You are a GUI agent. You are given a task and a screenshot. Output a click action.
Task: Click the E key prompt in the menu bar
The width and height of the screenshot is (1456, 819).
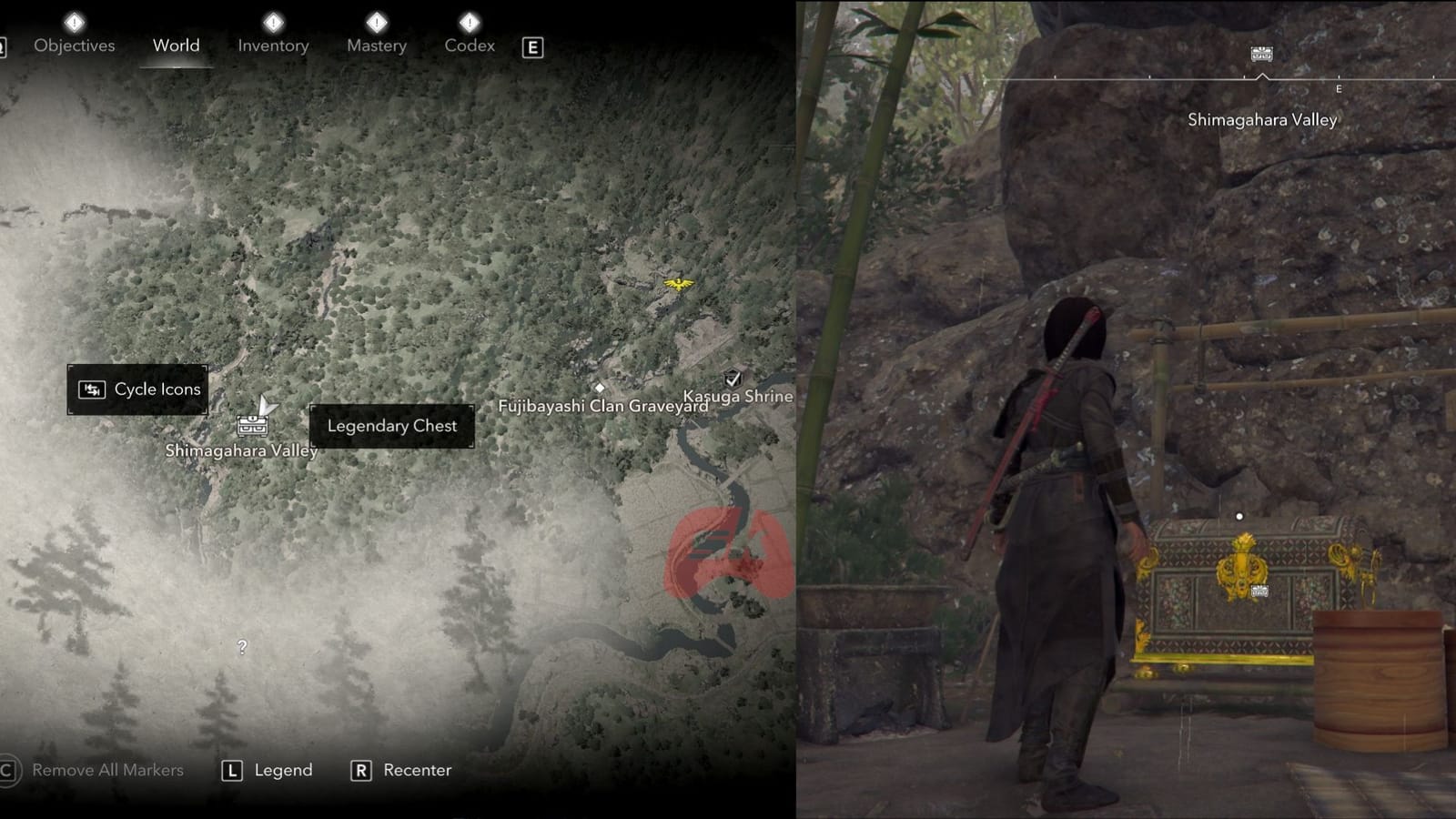532,46
